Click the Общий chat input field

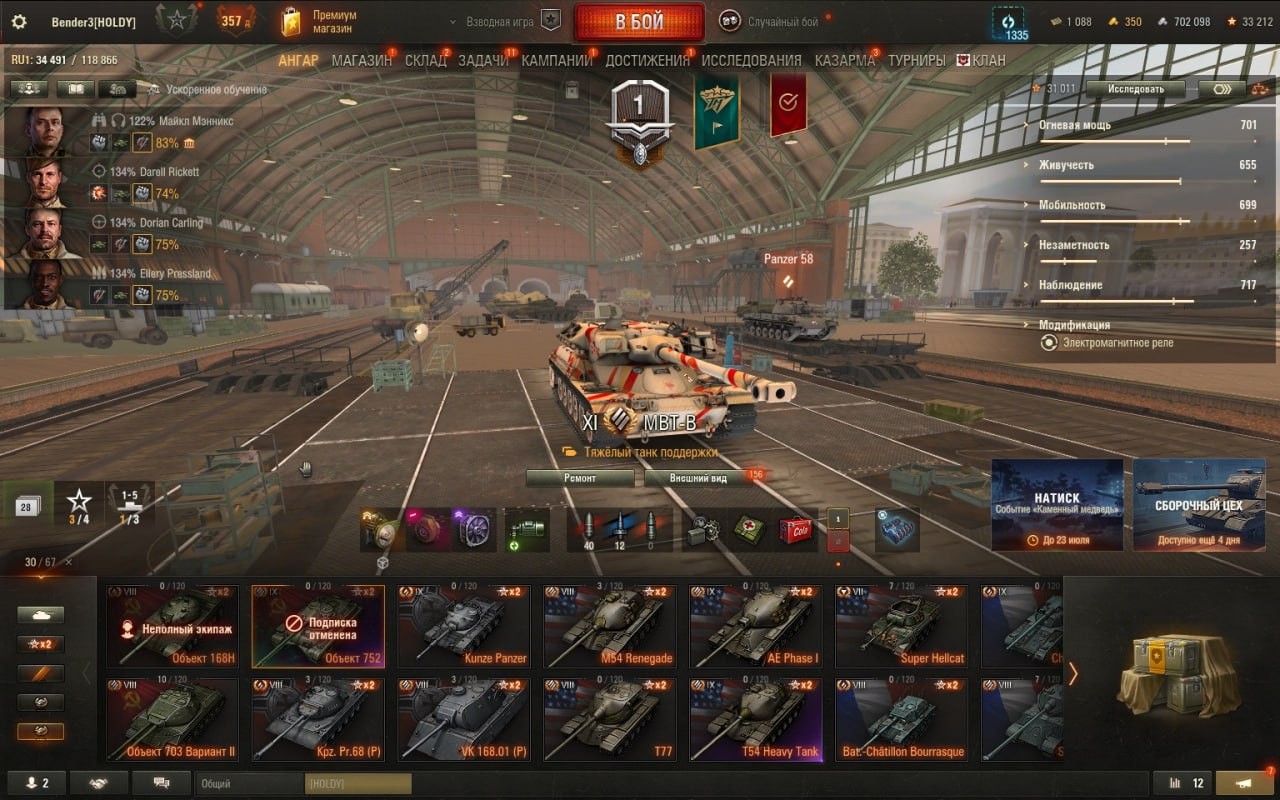pos(250,784)
